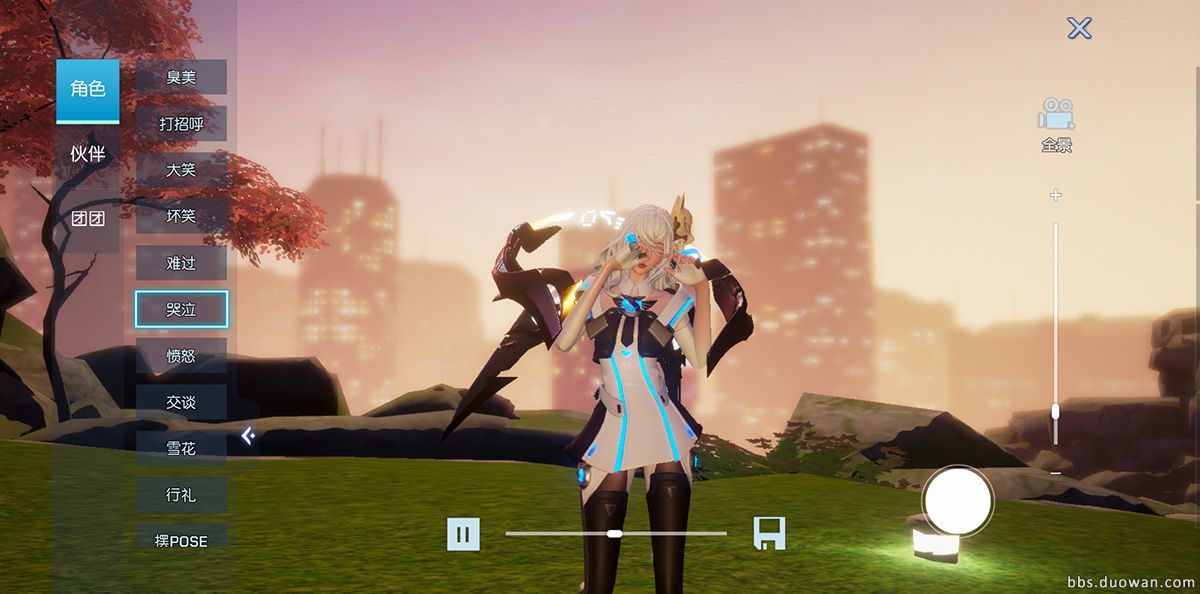Screen dimensions: 1200x594
Task: Select the 团团 tab
Action: pyautogui.click(x=87, y=219)
